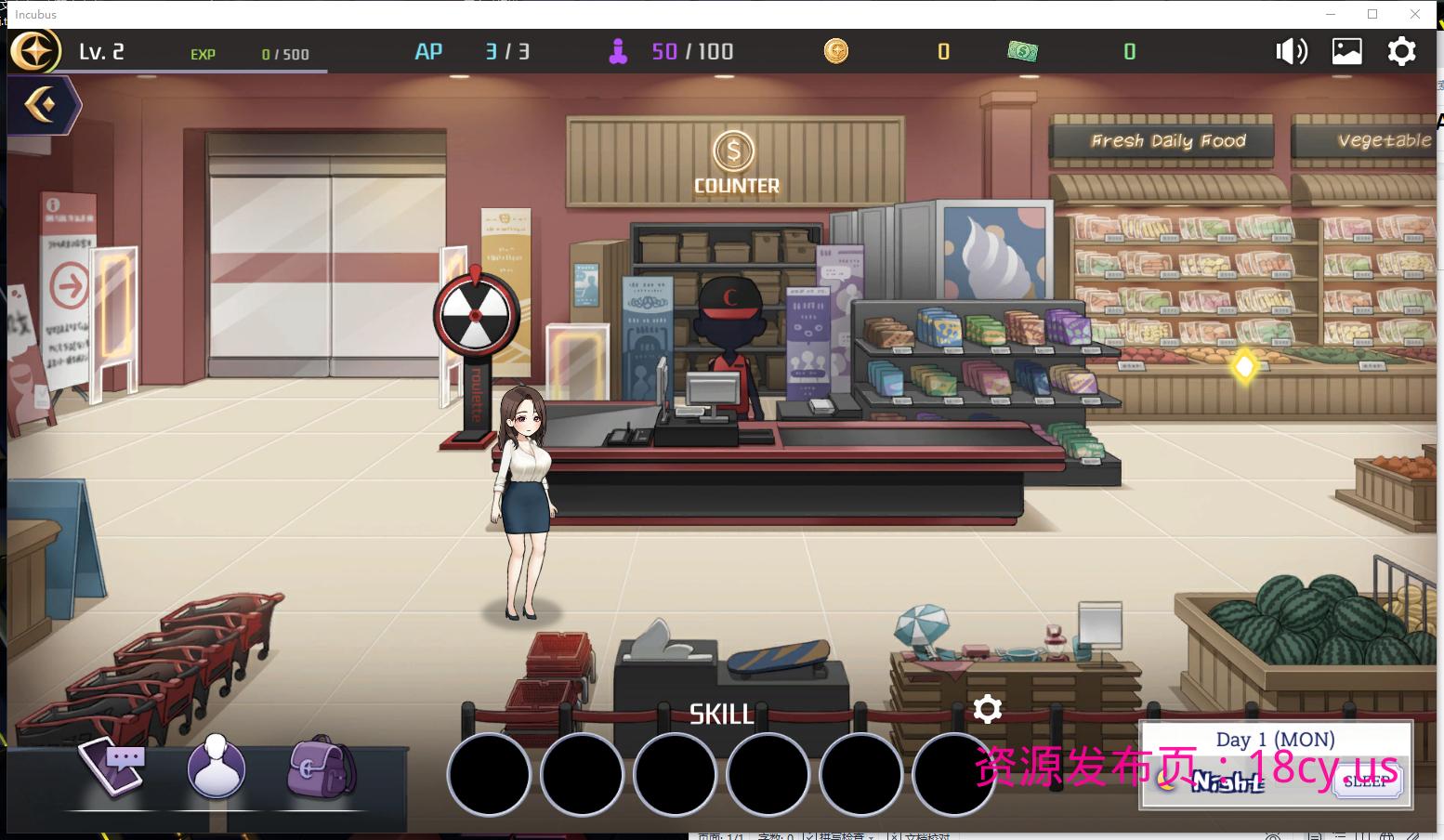Click the gold emblem menu icon
Image resolution: width=1444 pixels, height=840 pixels.
[34, 52]
